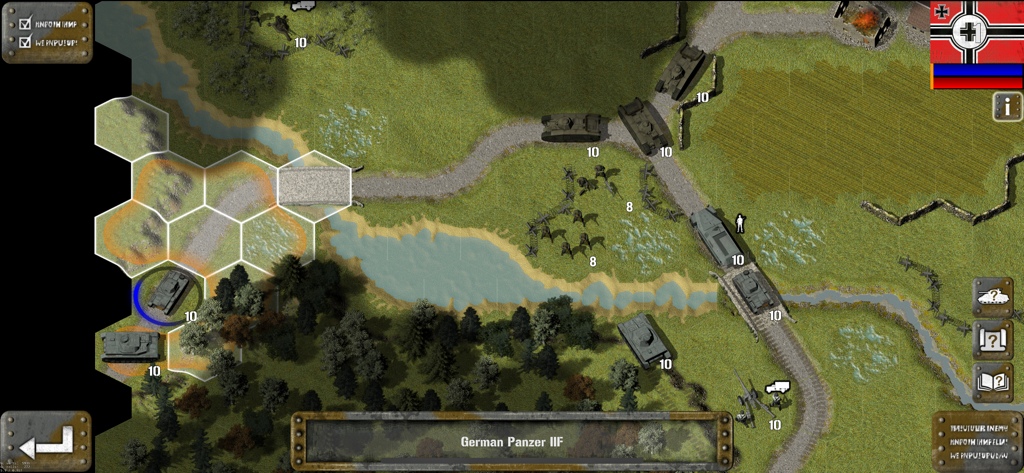Select the Panzer IIF with the blue ring
Screen dimensions: 1024x473
coord(166,292)
